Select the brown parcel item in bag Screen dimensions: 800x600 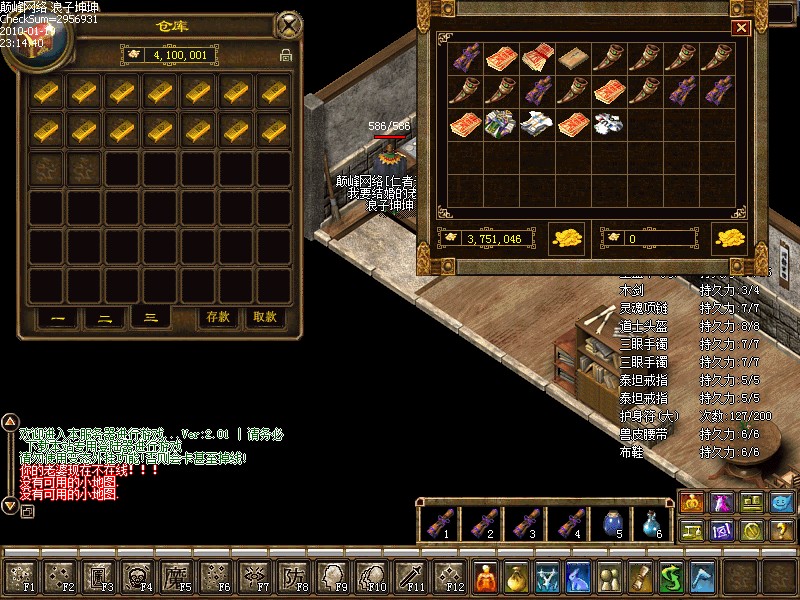571,59
